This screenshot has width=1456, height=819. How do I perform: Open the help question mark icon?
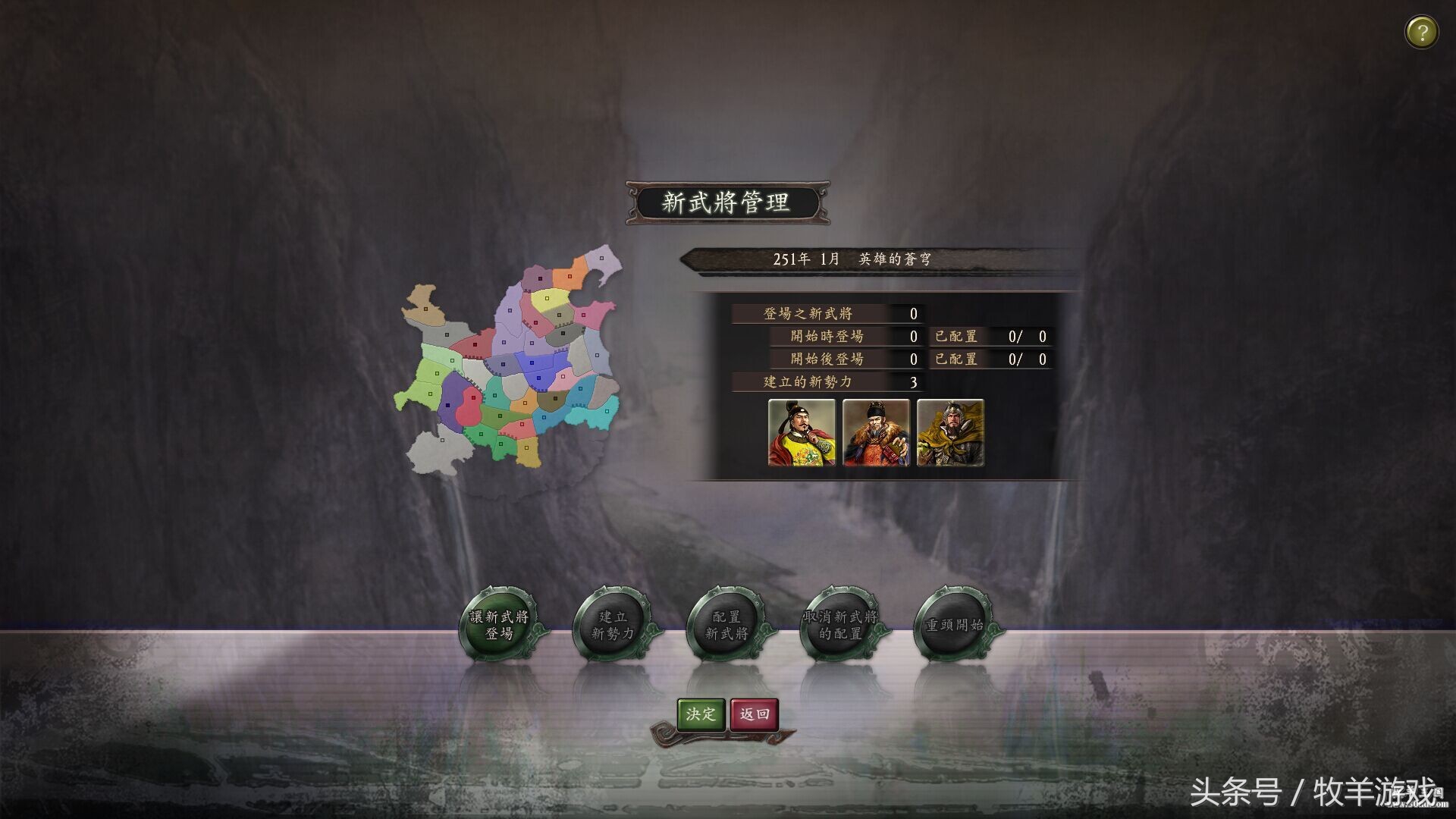click(1422, 32)
